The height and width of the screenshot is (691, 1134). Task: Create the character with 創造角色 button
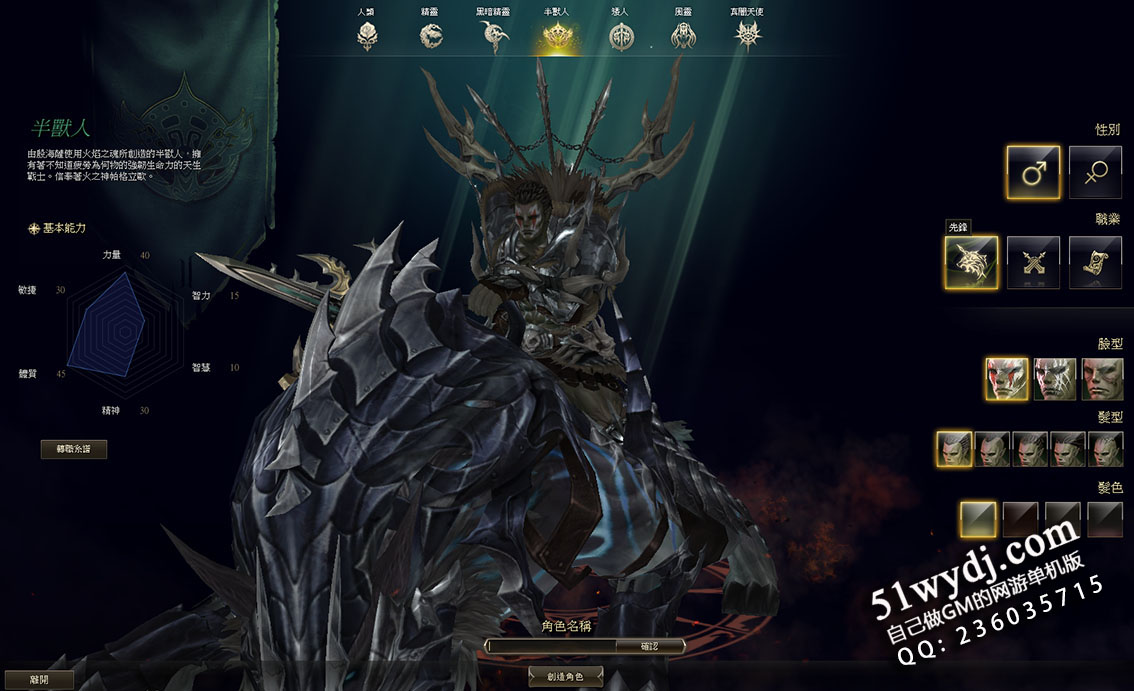coord(566,677)
